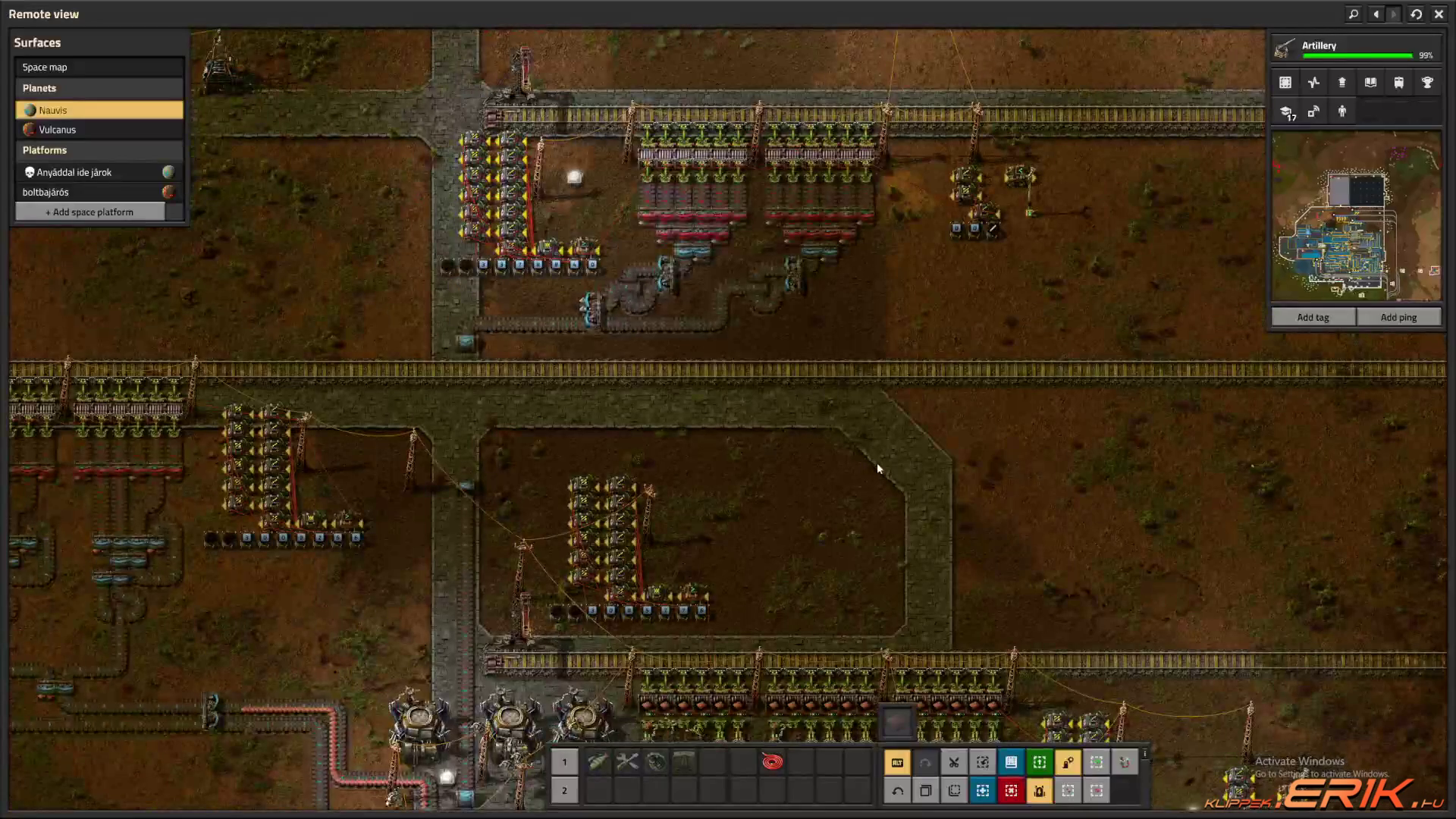Image resolution: width=1456 pixels, height=819 pixels.
Task: Open the Factoriopedia book icon
Action: click(x=1370, y=83)
